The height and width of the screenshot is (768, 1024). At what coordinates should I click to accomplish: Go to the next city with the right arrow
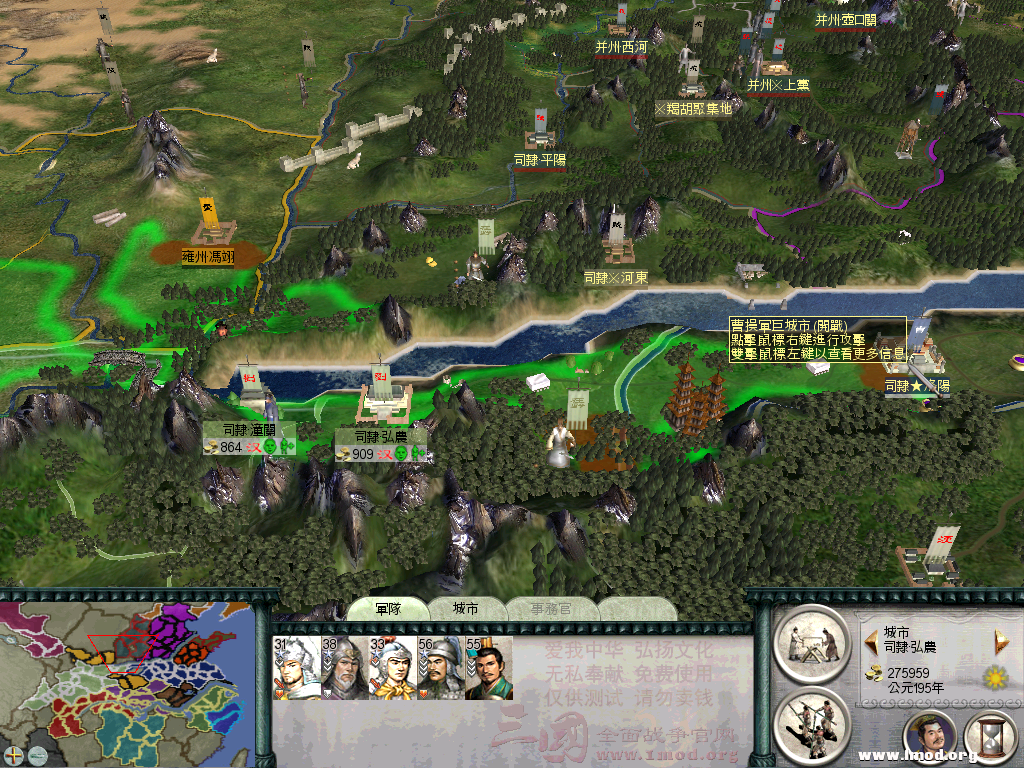click(x=1000, y=640)
